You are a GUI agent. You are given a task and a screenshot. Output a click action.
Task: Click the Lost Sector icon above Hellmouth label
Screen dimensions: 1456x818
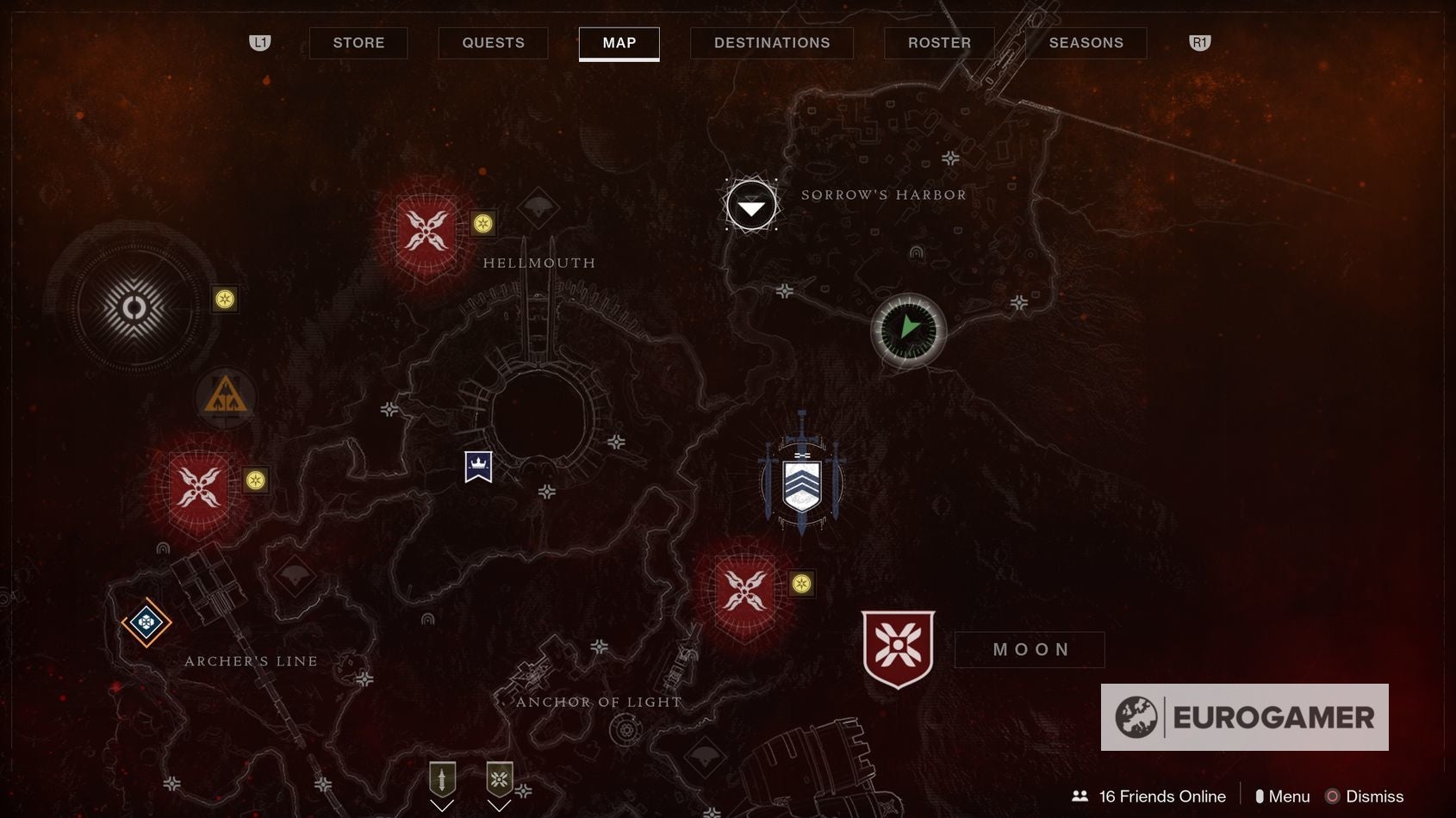(x=538, y=208)
